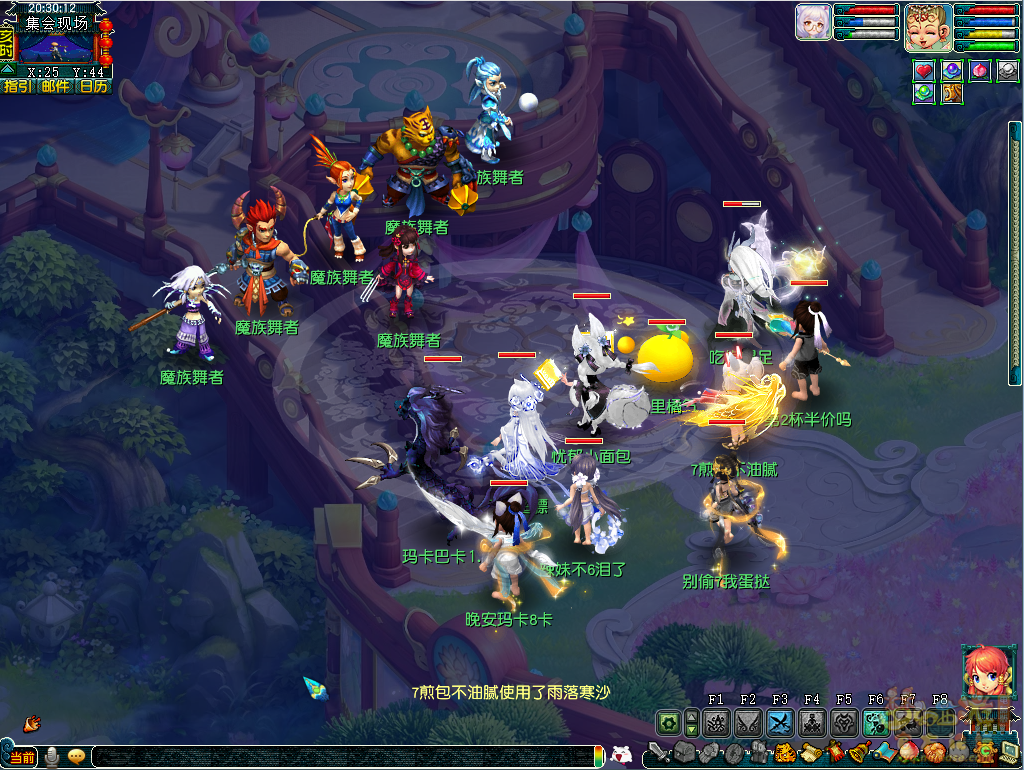This screenshot has height=770, width=1024.
Task: Open the 日历 calendar button
Action: [x=94, y=86]
